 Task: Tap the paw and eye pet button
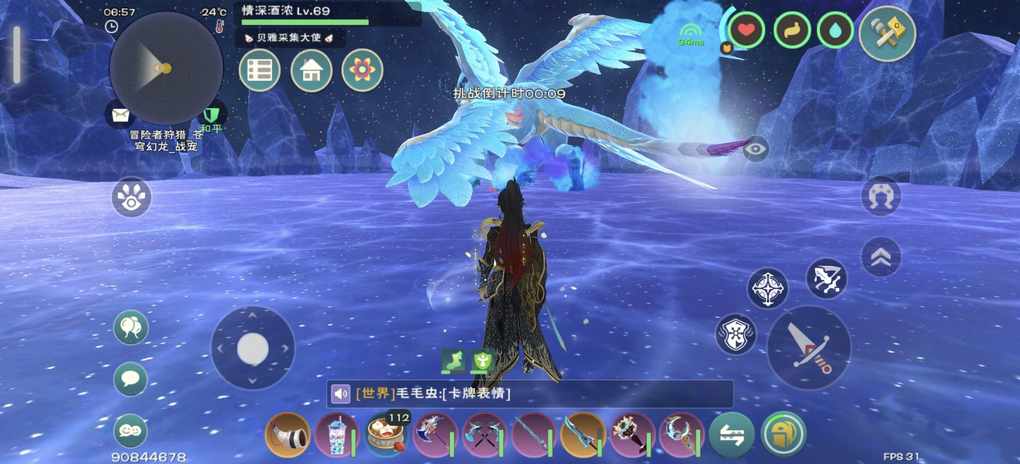(x=132, y=197)
